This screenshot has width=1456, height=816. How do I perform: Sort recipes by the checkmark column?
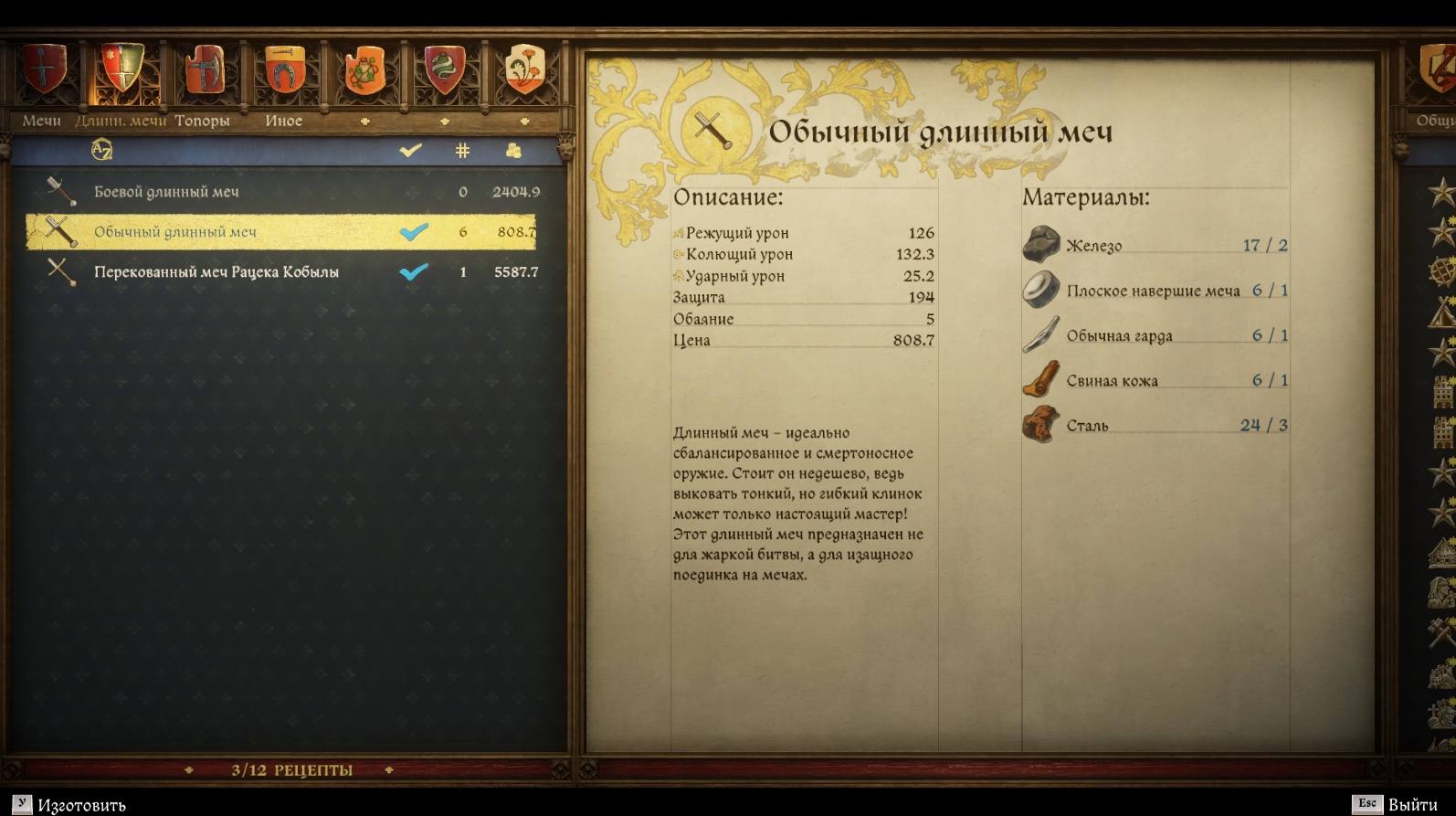[x=411, y=150]
